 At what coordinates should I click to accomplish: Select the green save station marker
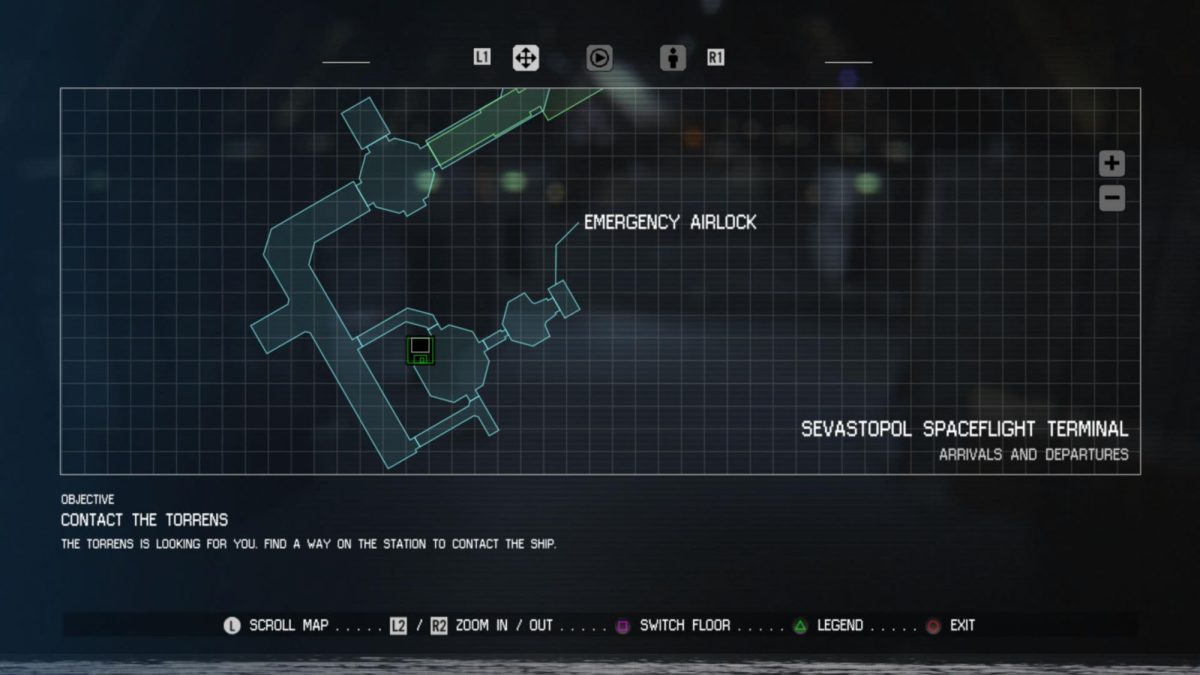420,350
